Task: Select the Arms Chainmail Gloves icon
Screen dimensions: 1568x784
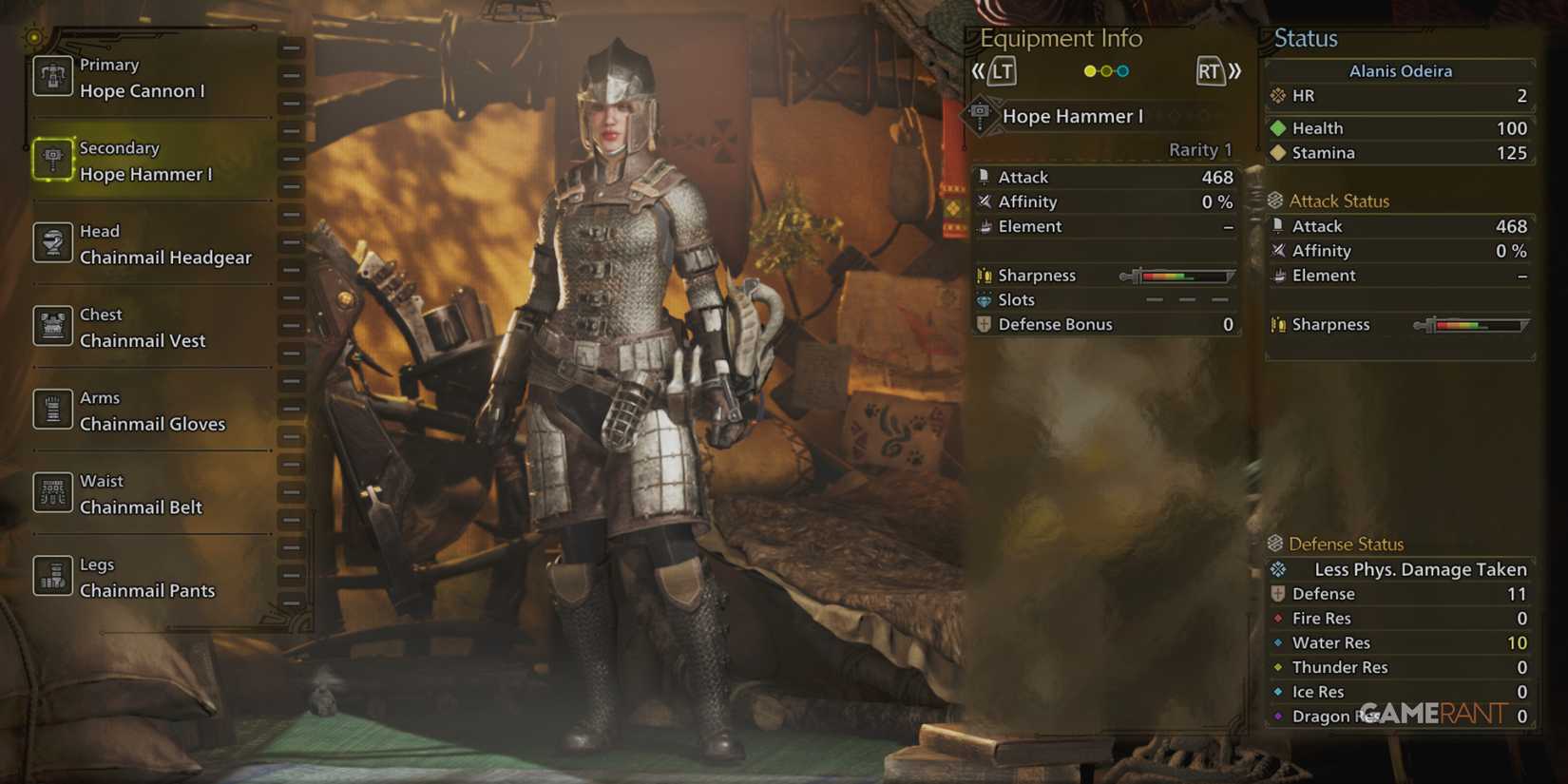Action: click(x=52, y=410)
